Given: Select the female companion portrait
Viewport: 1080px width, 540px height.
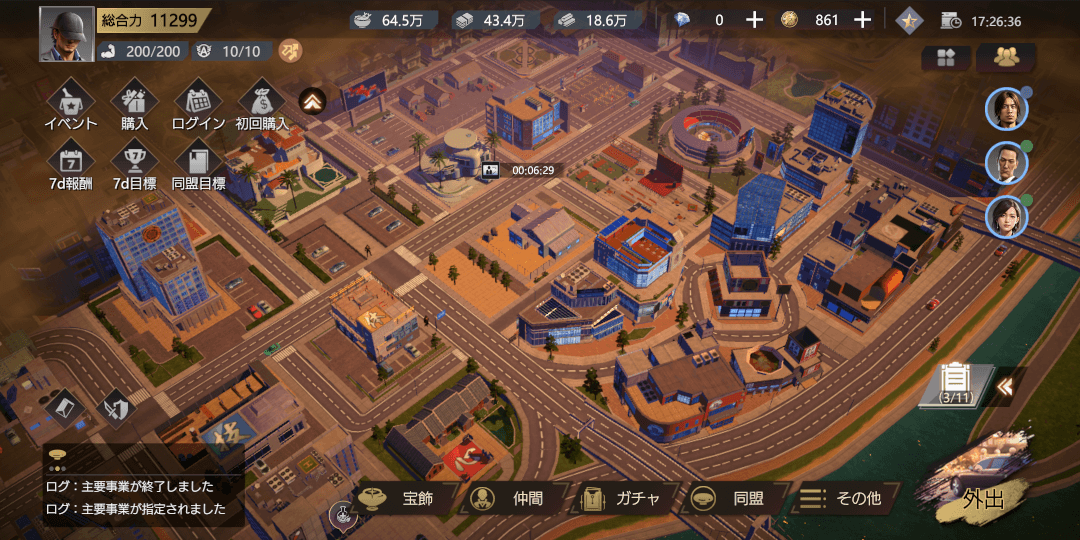Looking at the screenshot, I should pyautogui.click(x=1005, y=218).
